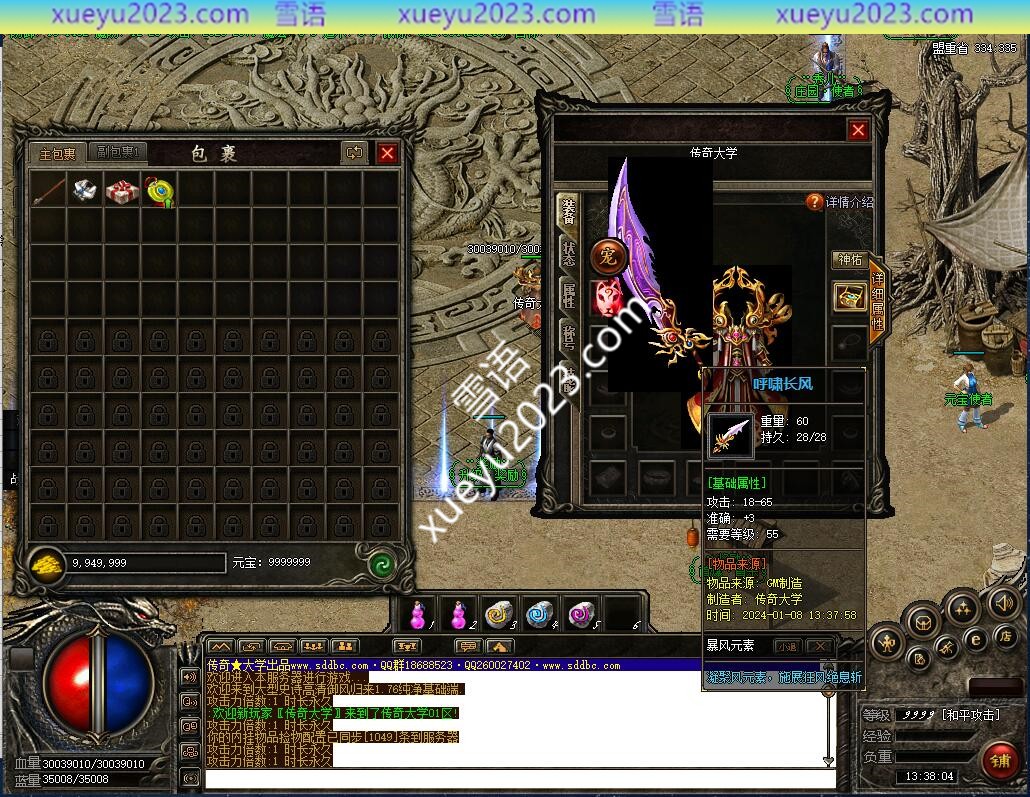Viewport: 1030px width, 797px height.
Task: Use the blue swirl scroll in hotbar slot 4
Action: 540,612
